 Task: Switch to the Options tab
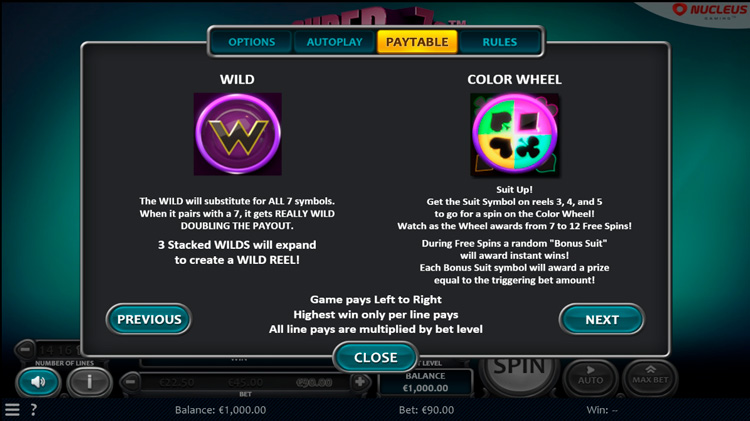pyautogui.click(x=252, y=42)
